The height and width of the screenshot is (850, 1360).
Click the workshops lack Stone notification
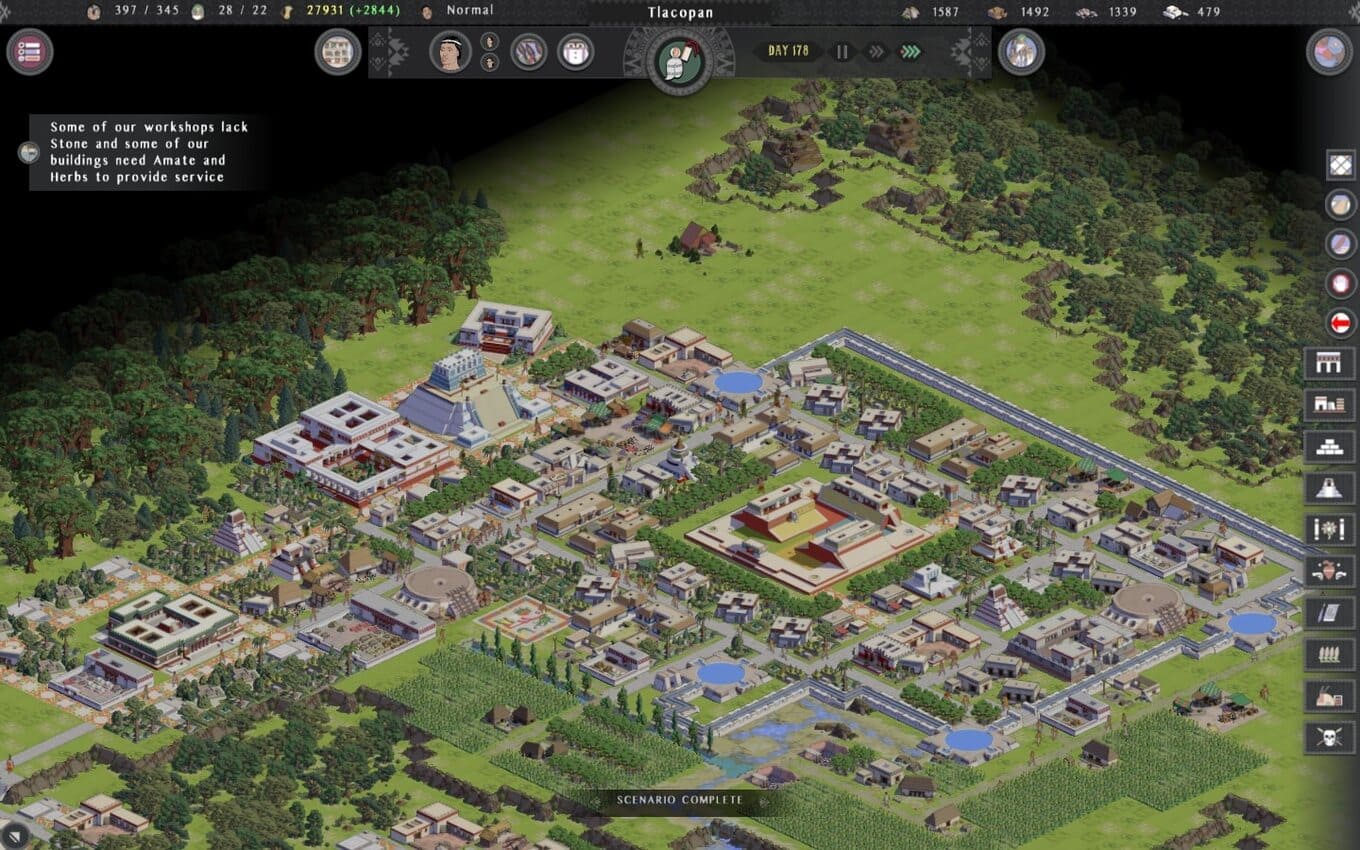coord(150,152)
